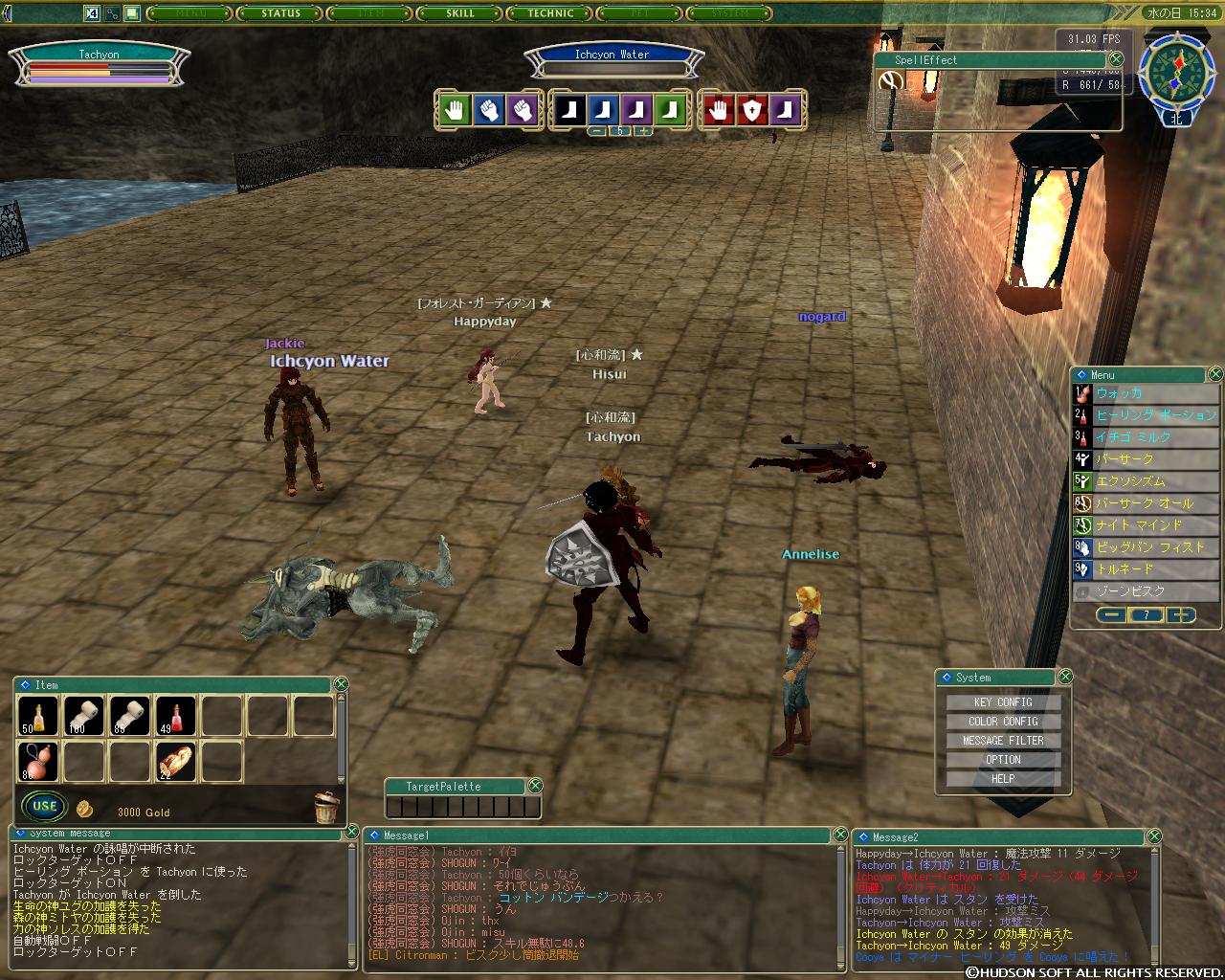
Task: Use ヒーリング ポーション shortcut in Menu list
Action: pos(1154,415)
